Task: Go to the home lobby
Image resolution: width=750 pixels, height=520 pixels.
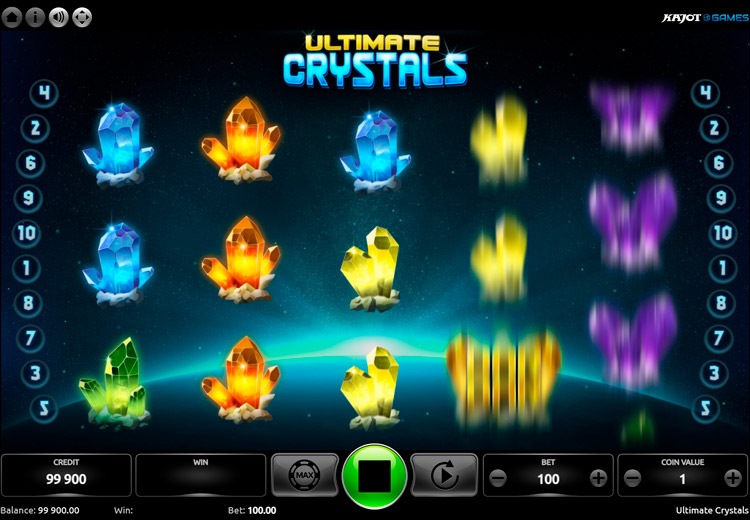Action: click(13, 16)
